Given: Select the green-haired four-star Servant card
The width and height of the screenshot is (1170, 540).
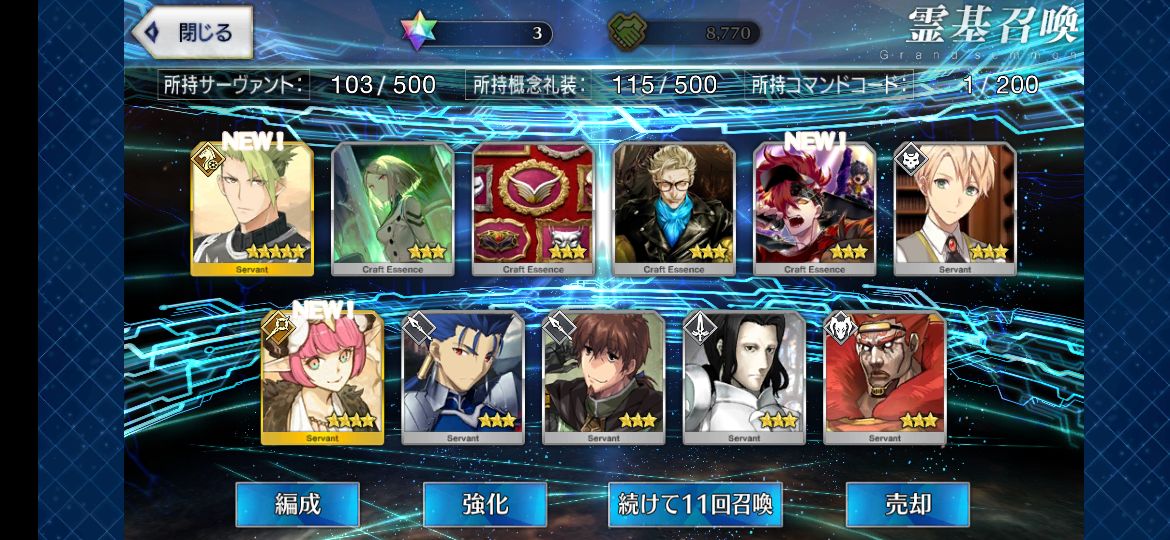Looking at the screenshot, I should (x=252, y=209).
